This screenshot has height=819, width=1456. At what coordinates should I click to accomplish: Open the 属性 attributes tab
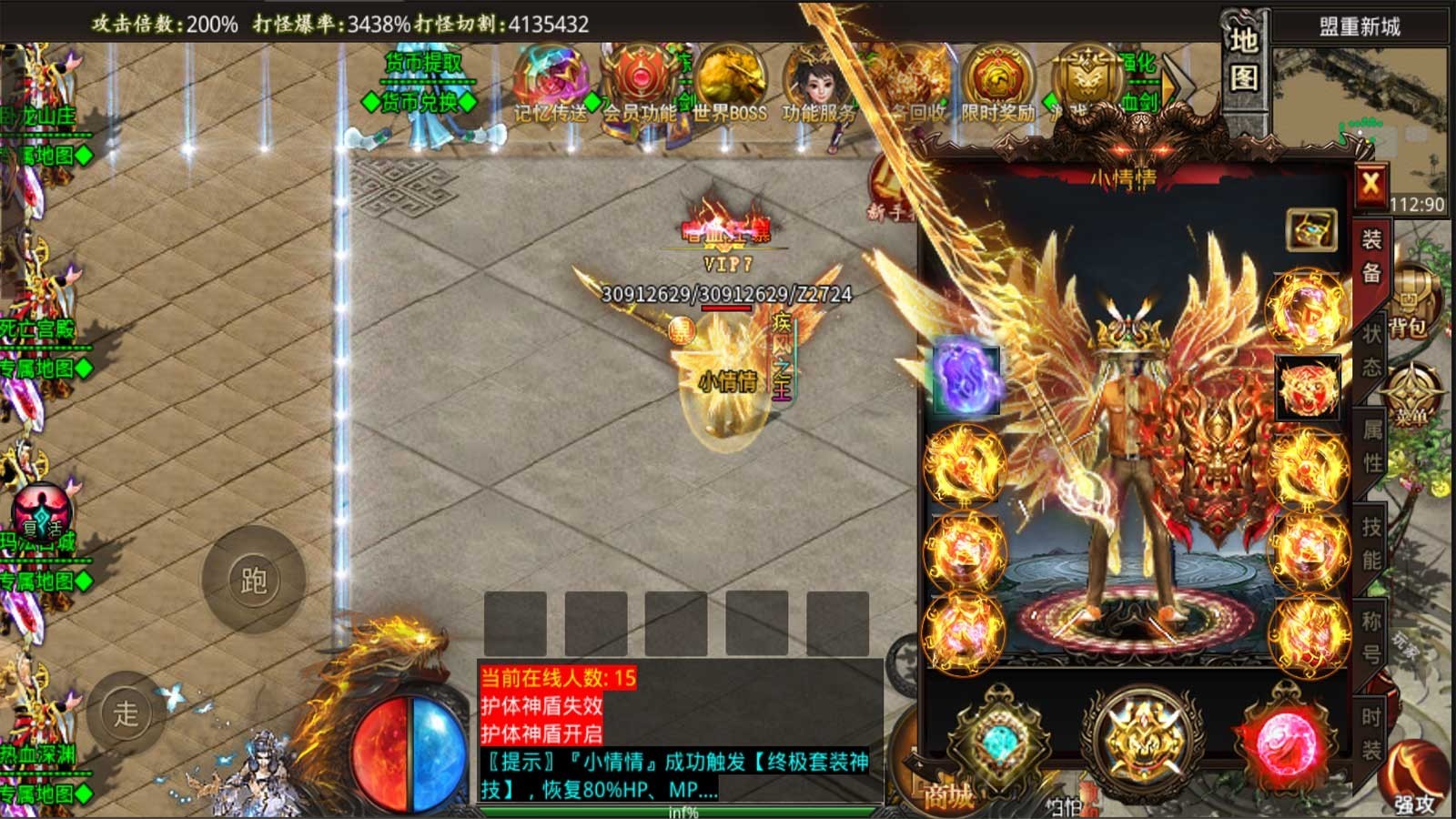[1371, 446]
